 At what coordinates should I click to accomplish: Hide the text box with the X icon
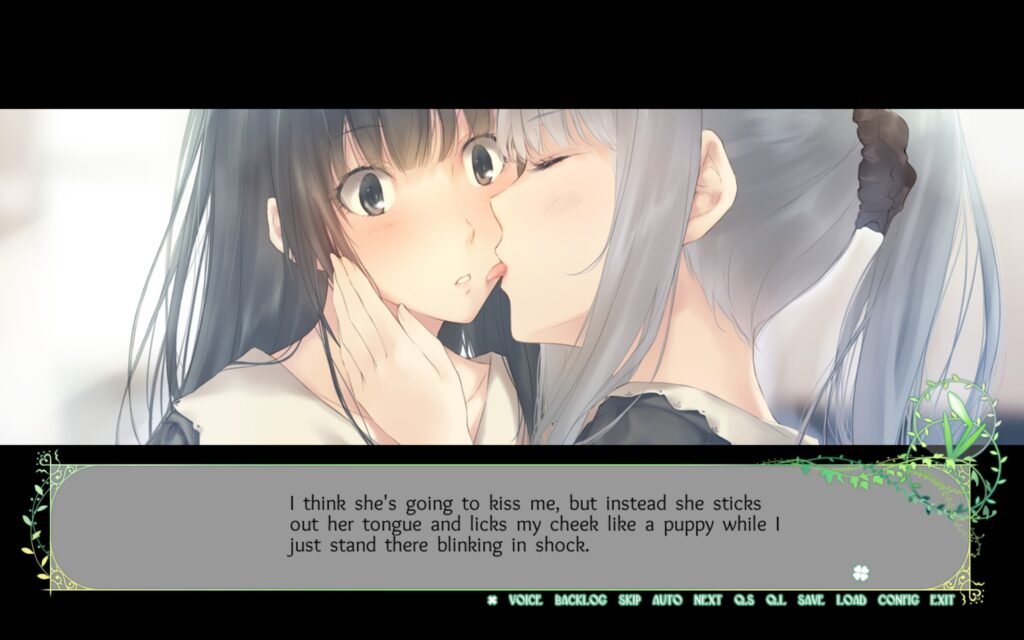(492, 600)
